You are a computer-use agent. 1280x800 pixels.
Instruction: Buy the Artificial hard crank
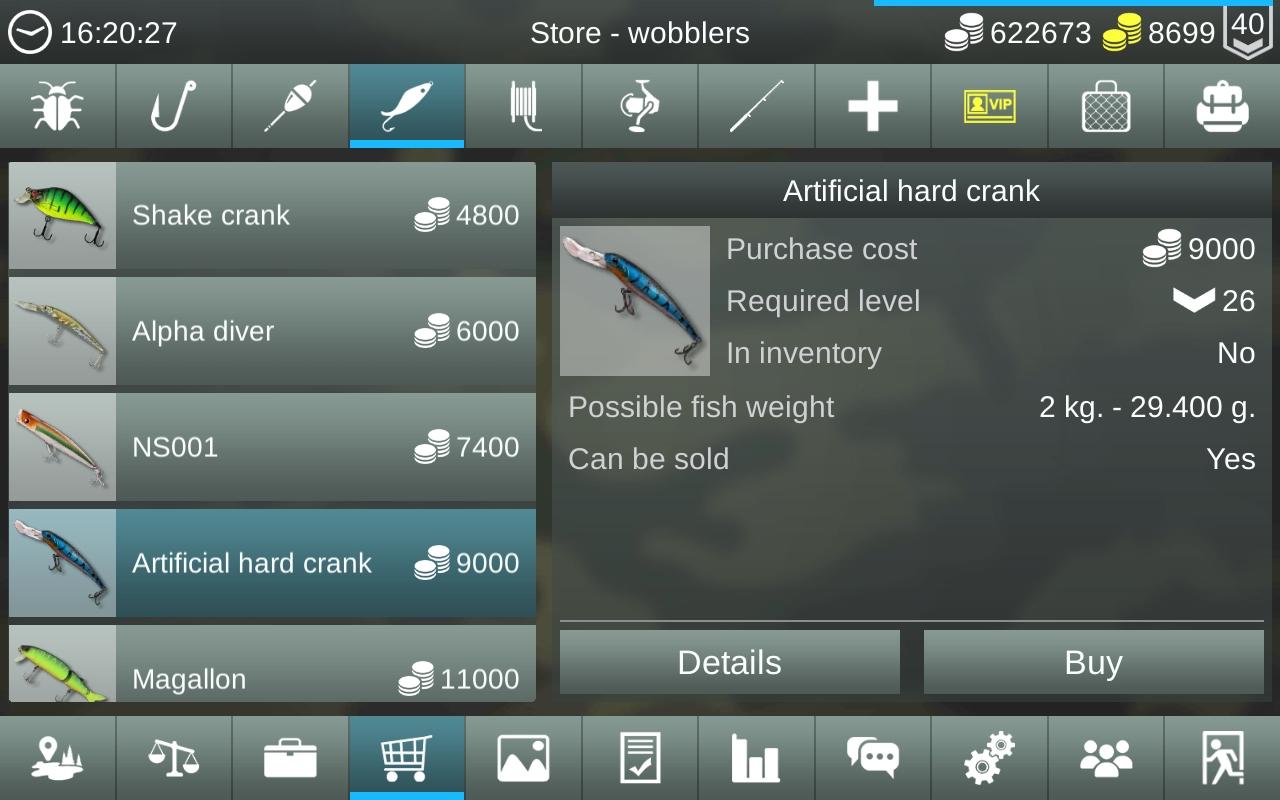(1093, 662)
